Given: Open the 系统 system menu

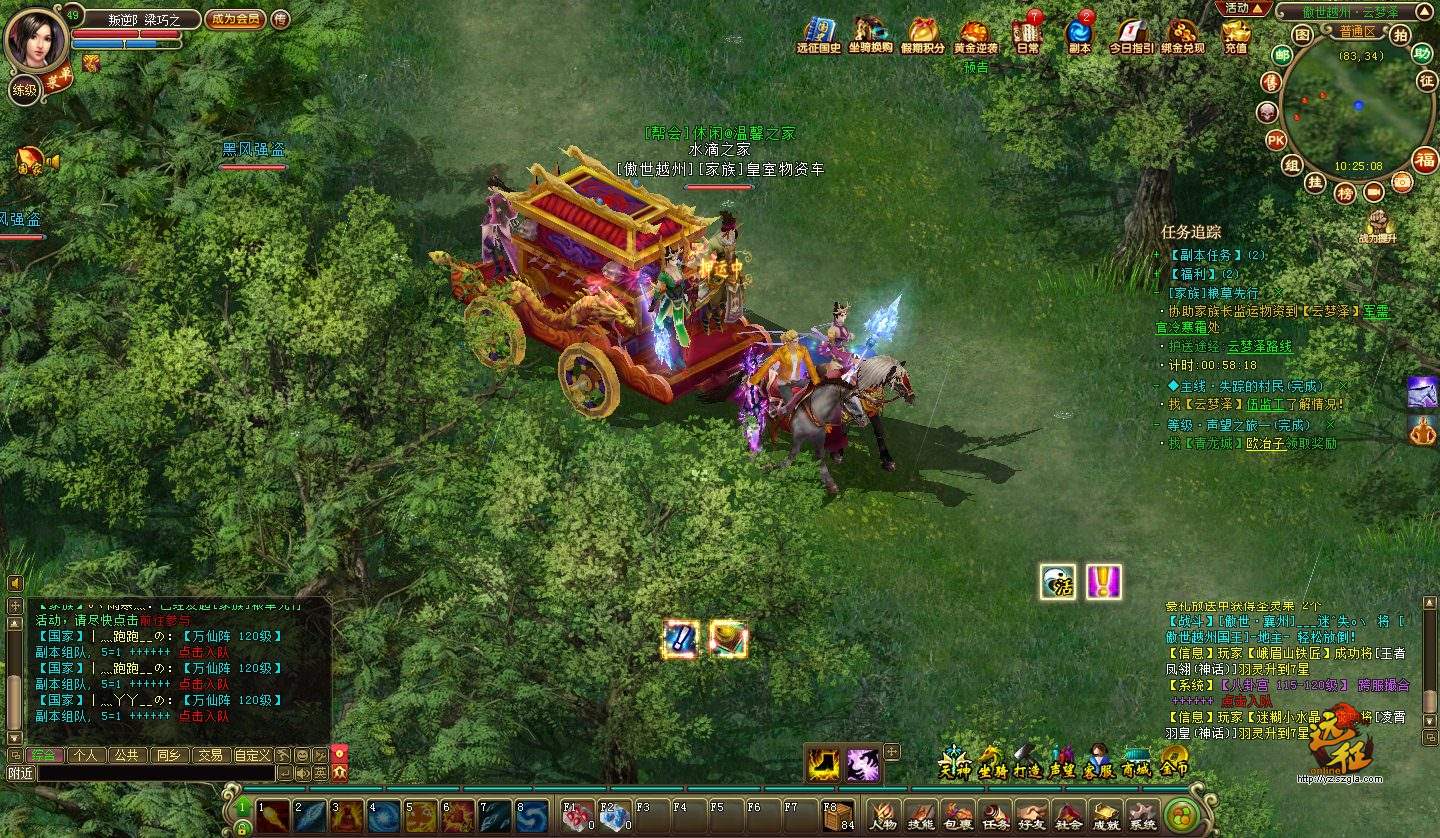Looking at the screenshot, I should pyautogui.click(x=1143, y=816).
